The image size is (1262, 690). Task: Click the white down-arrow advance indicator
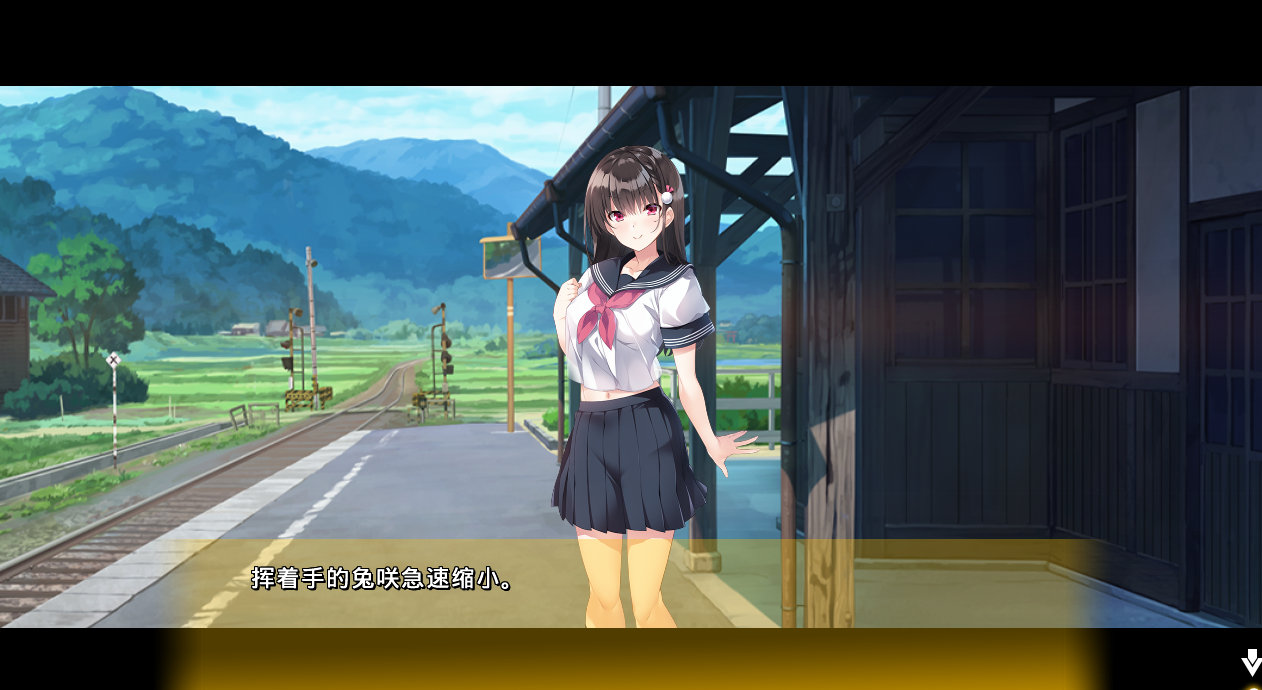click(1251, 662)
